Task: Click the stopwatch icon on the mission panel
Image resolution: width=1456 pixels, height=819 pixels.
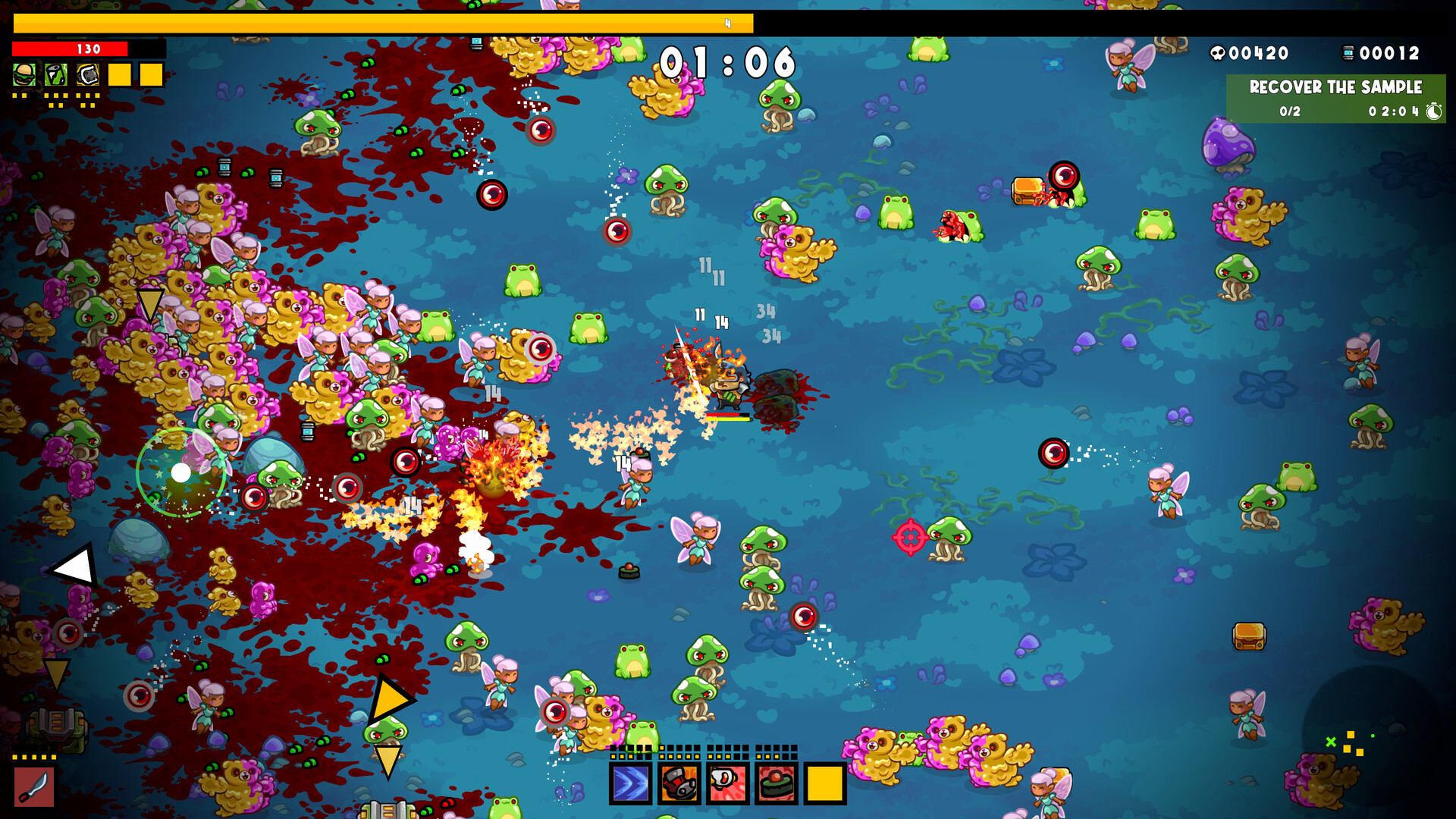Action: click(1433, 112)
